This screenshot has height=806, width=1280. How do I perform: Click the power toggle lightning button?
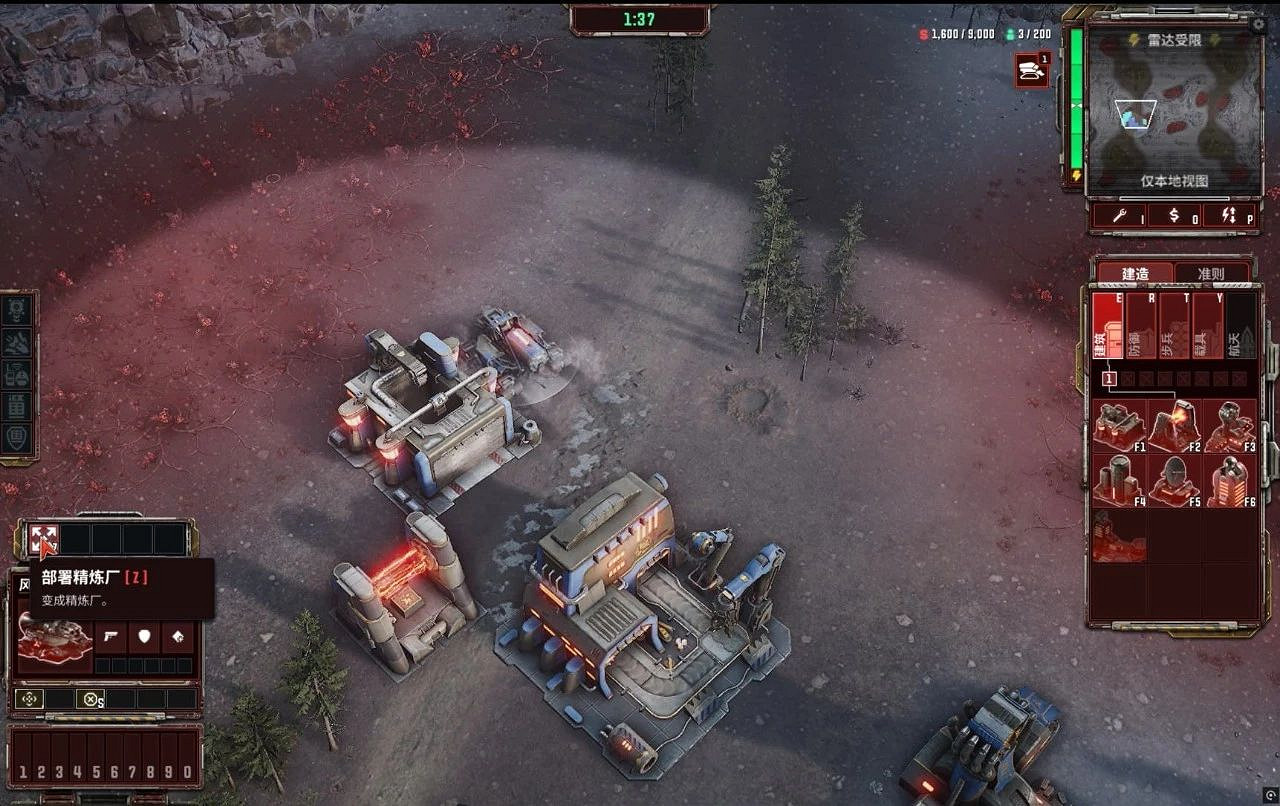pyautogui.click(x=1230, y=215)
